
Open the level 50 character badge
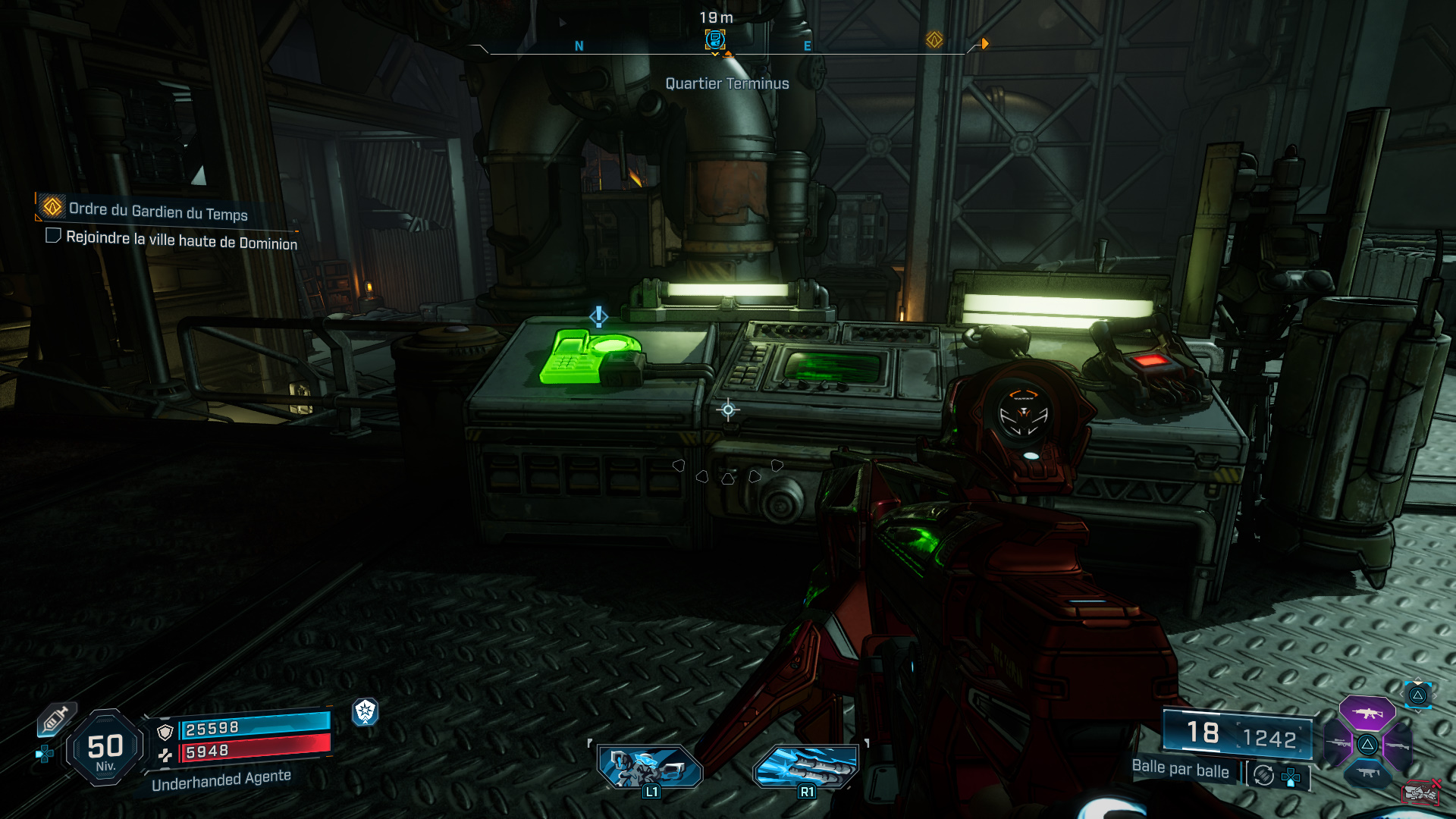click(105, 748)
